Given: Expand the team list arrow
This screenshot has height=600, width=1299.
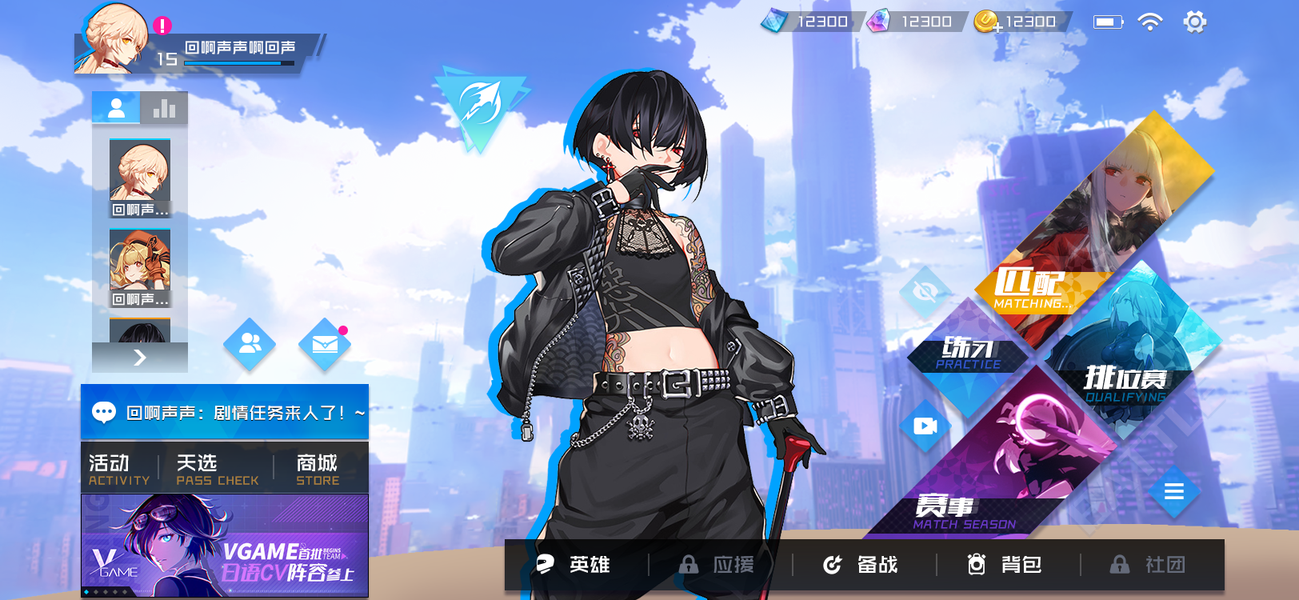Looking at the screenshot, I should pyautogui.click(x=140, y=357).
